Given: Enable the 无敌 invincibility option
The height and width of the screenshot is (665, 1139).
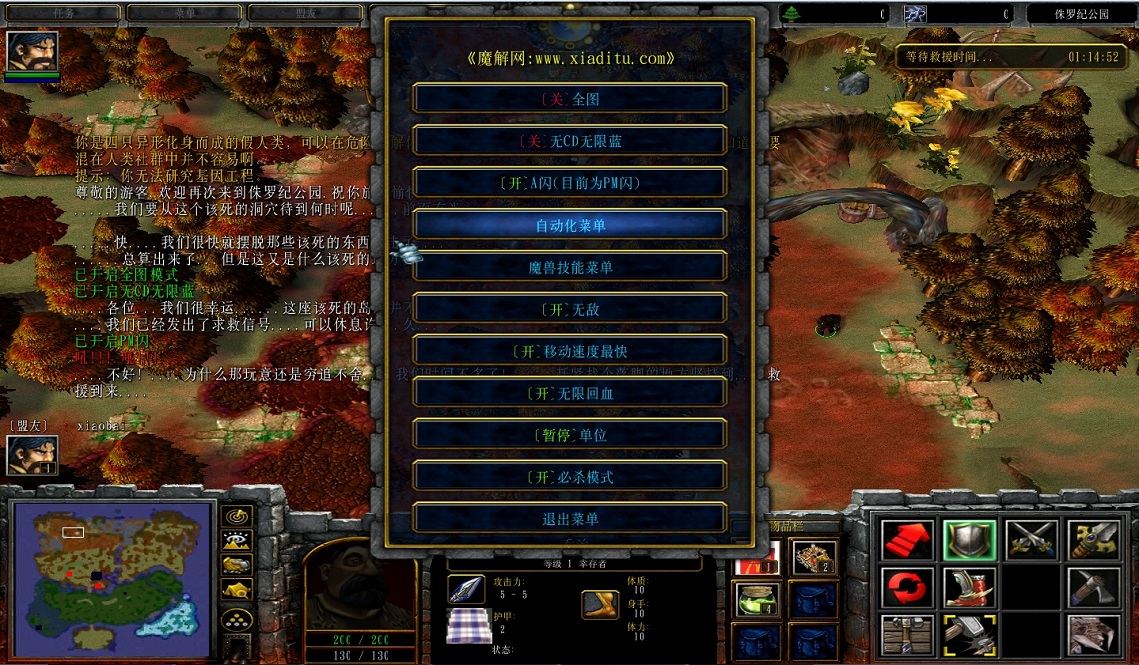Looking at the screenshot, I should coord(570,309).
